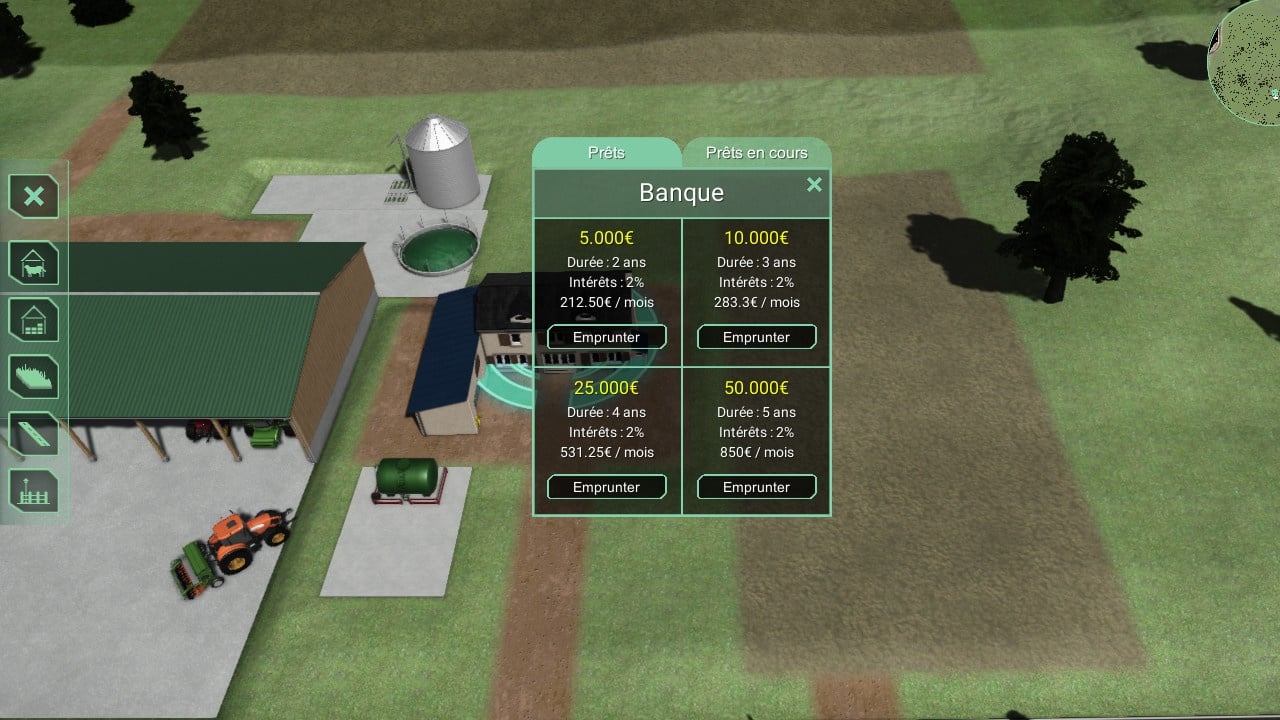Close the Banque window
Image resolution: width=1280 pixels, height=720 pixels.
coord(814,185)
